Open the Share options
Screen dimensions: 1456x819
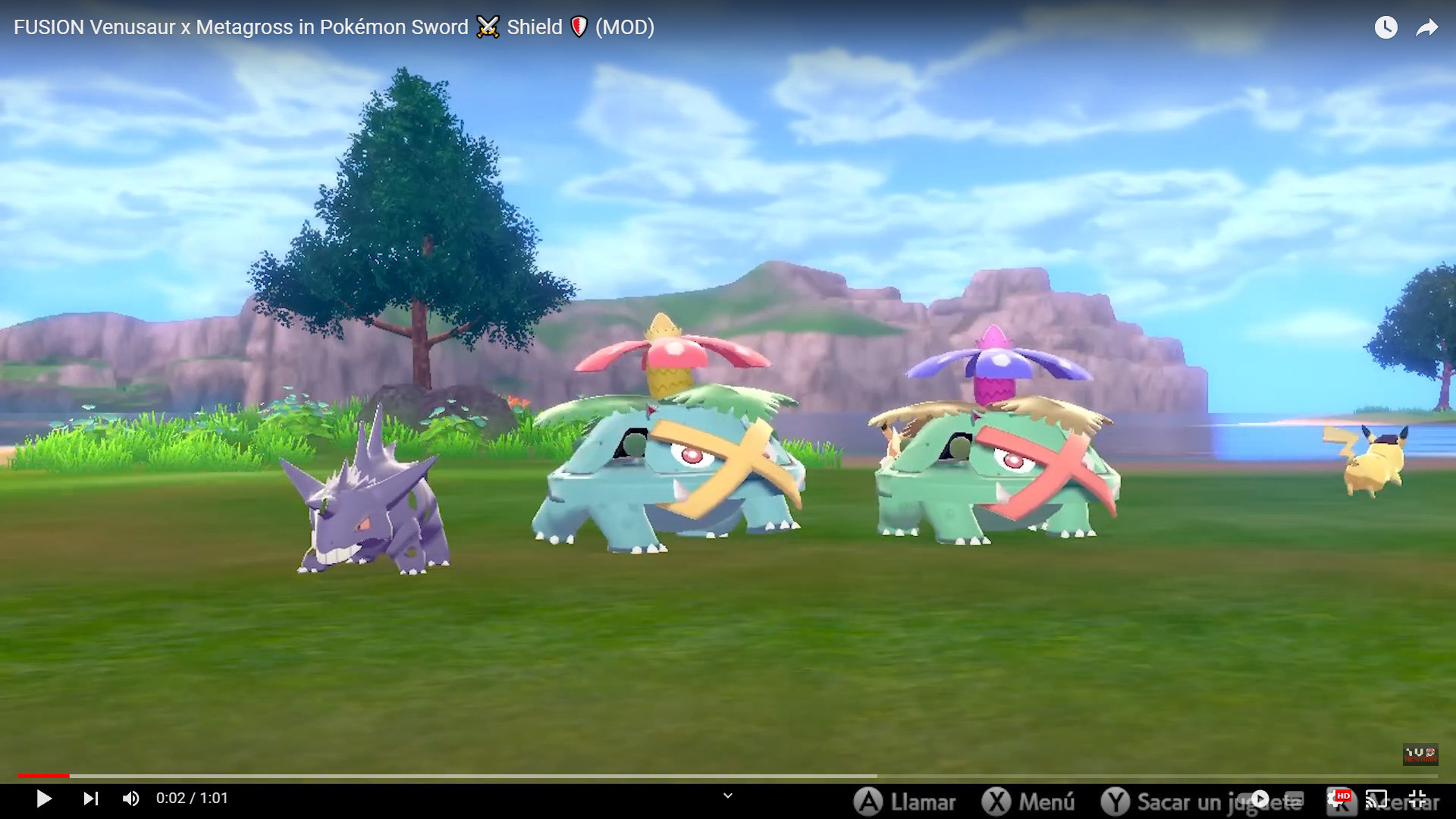coord(1427,27)
